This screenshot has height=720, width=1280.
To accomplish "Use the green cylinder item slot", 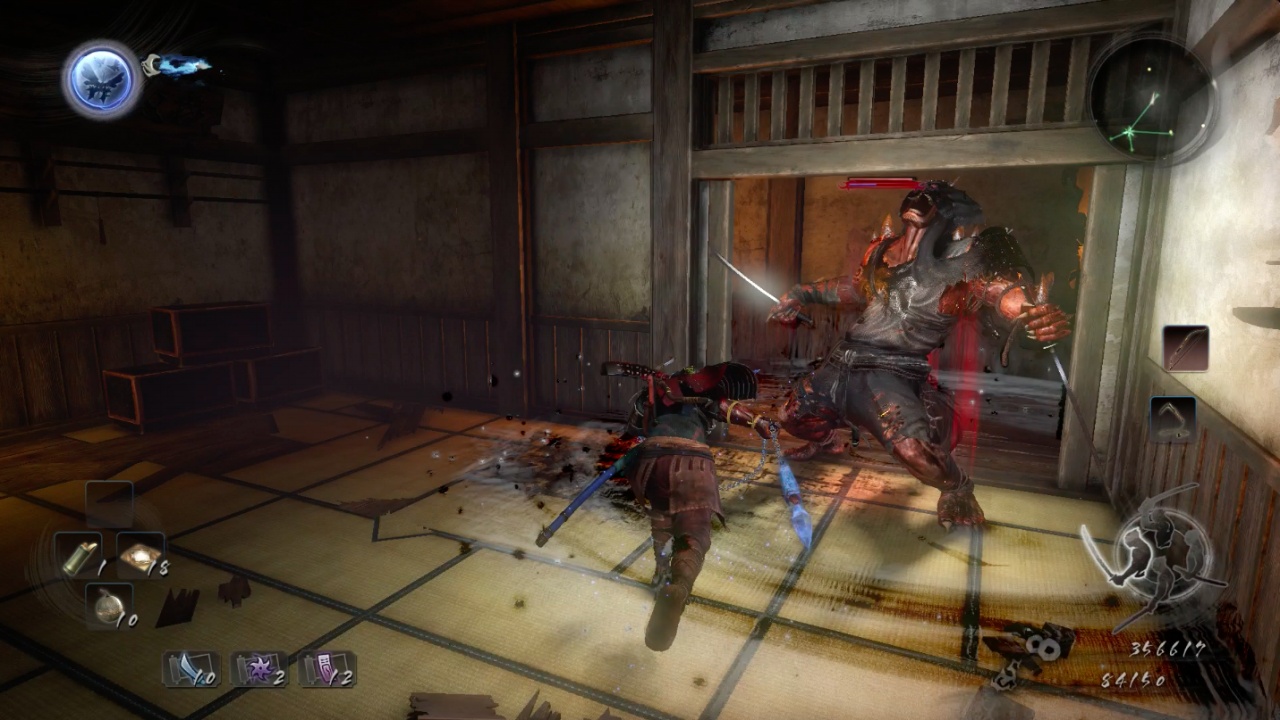I will coord(77,554).
